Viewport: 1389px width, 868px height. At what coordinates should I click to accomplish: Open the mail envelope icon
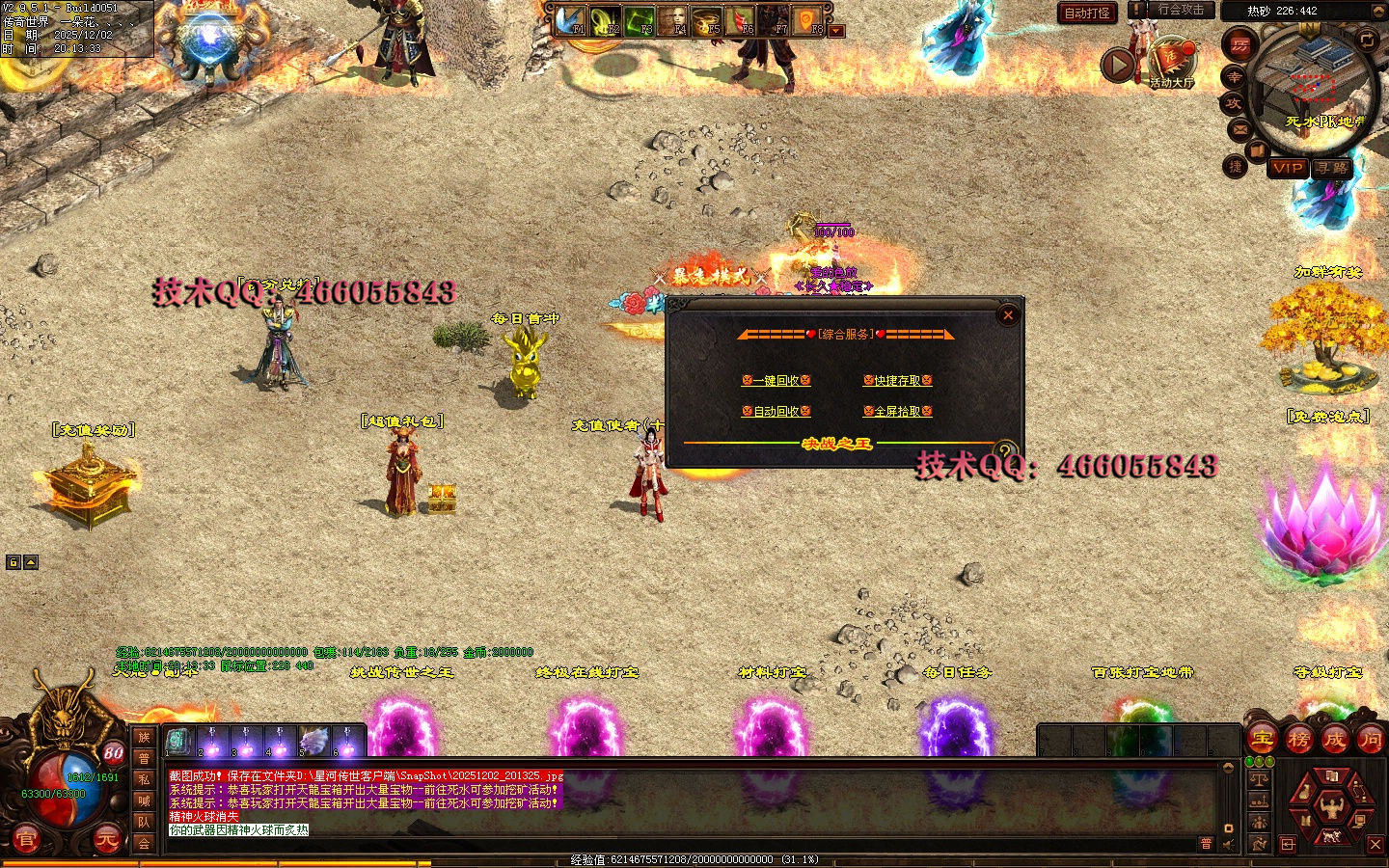point(1239,129)
